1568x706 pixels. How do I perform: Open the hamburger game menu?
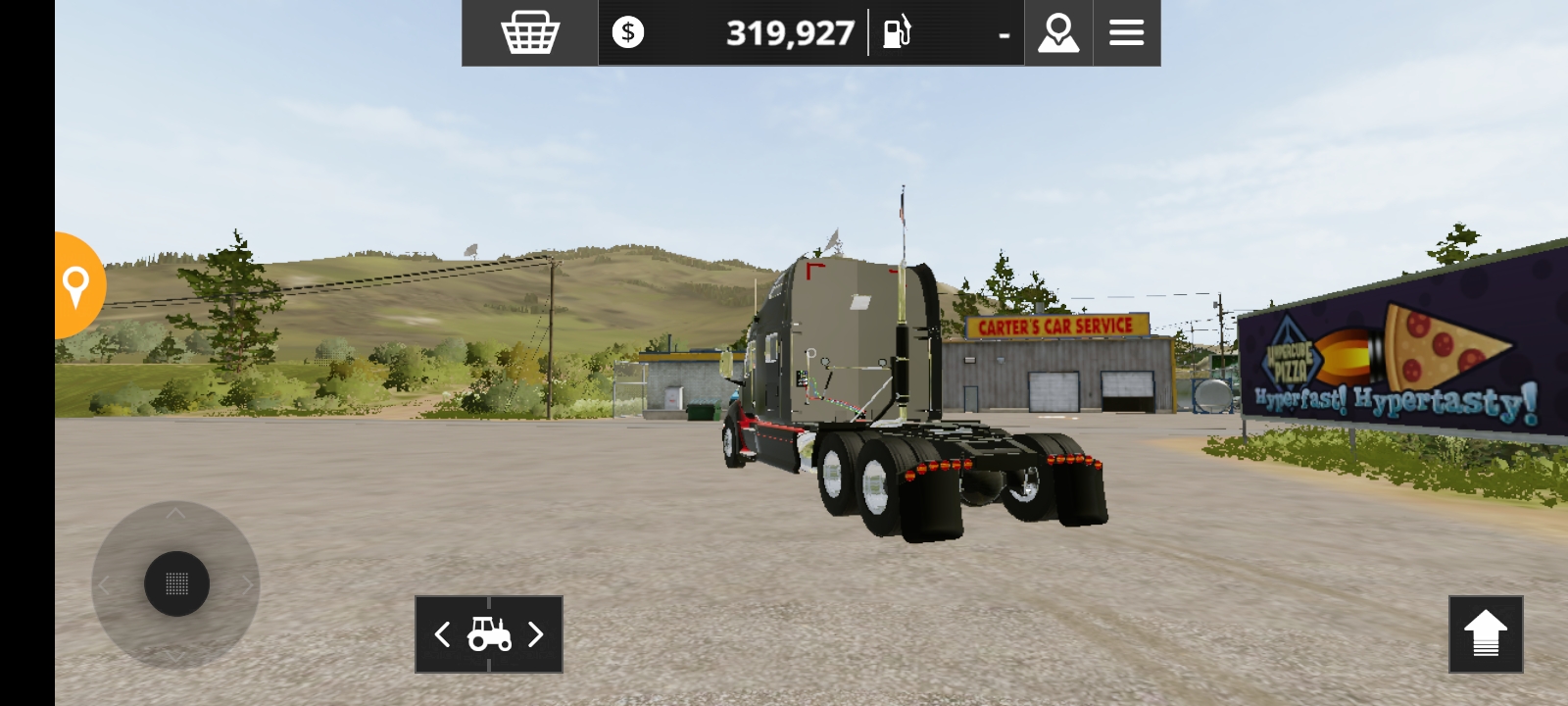(x=1126, y=32)
